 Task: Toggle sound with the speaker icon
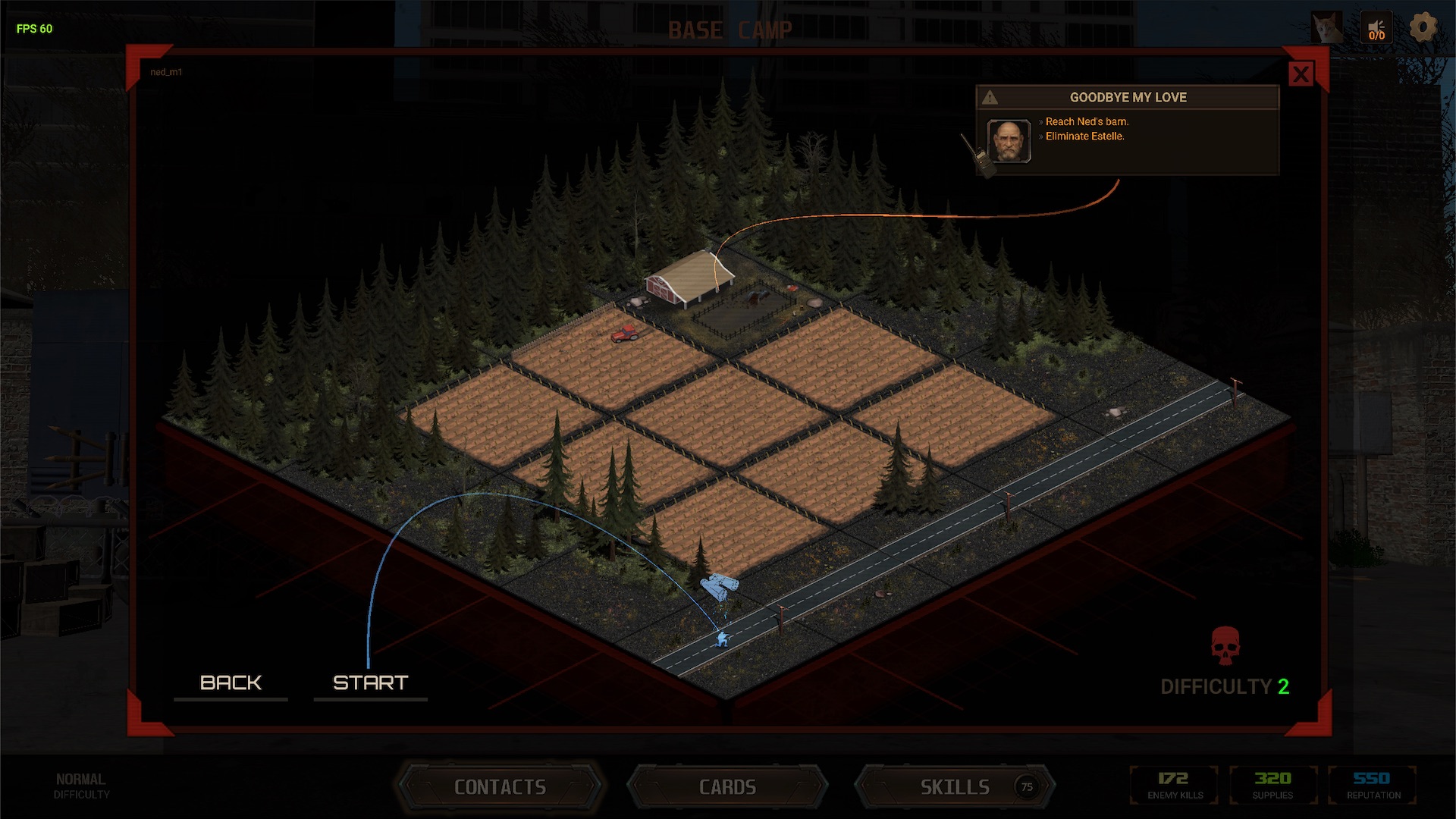click(1376, 29)
